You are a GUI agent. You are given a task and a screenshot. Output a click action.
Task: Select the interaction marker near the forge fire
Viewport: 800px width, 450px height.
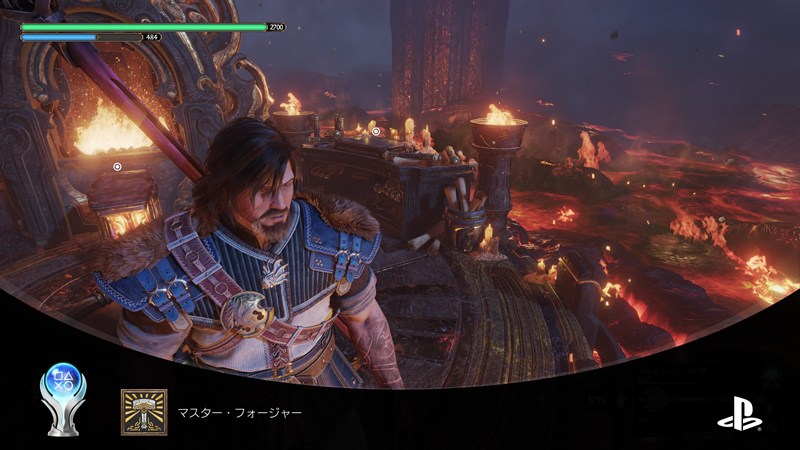pyautogui.click(x=117, y=167)
